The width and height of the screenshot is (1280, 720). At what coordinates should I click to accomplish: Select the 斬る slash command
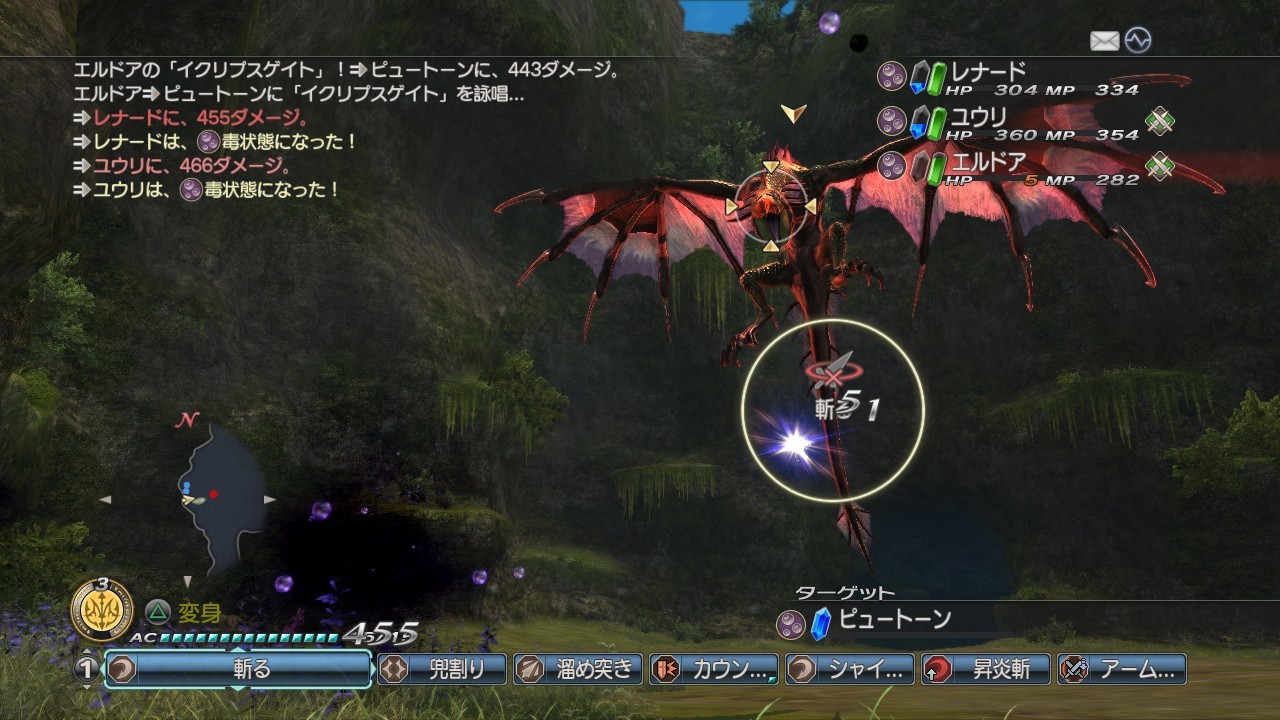click(240, 669)
